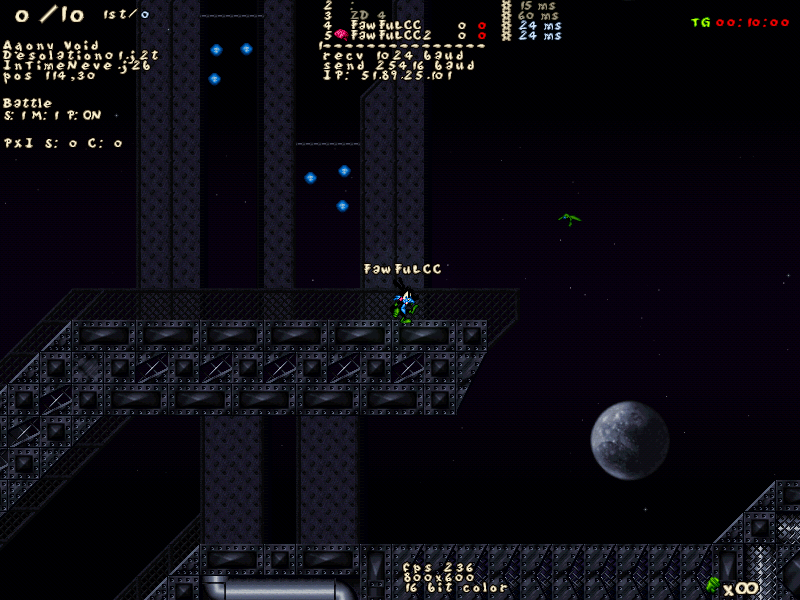
Task: Select the ZD 4 player list row
Action: click(367, 15)
